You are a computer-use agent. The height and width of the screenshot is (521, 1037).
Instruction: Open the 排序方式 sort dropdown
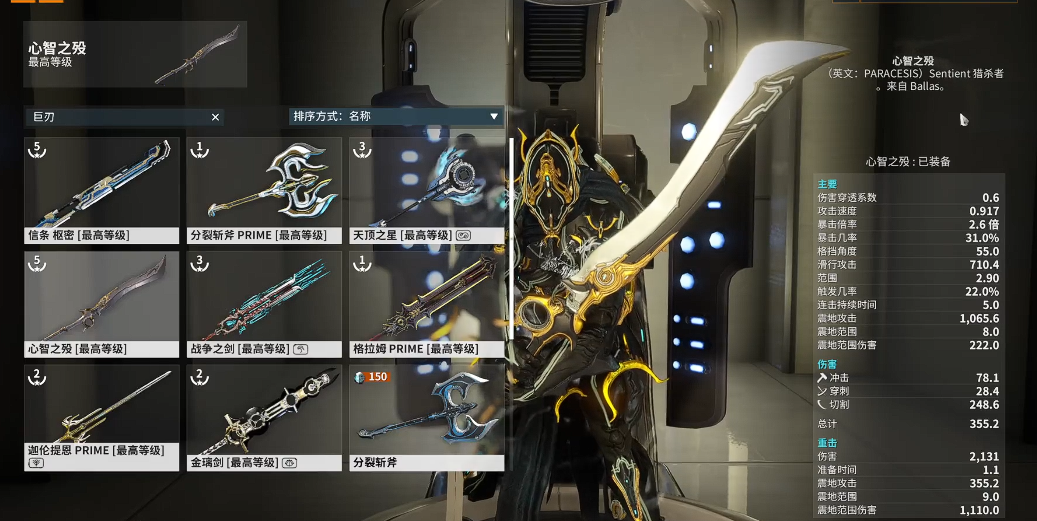[x=396, y=116]
